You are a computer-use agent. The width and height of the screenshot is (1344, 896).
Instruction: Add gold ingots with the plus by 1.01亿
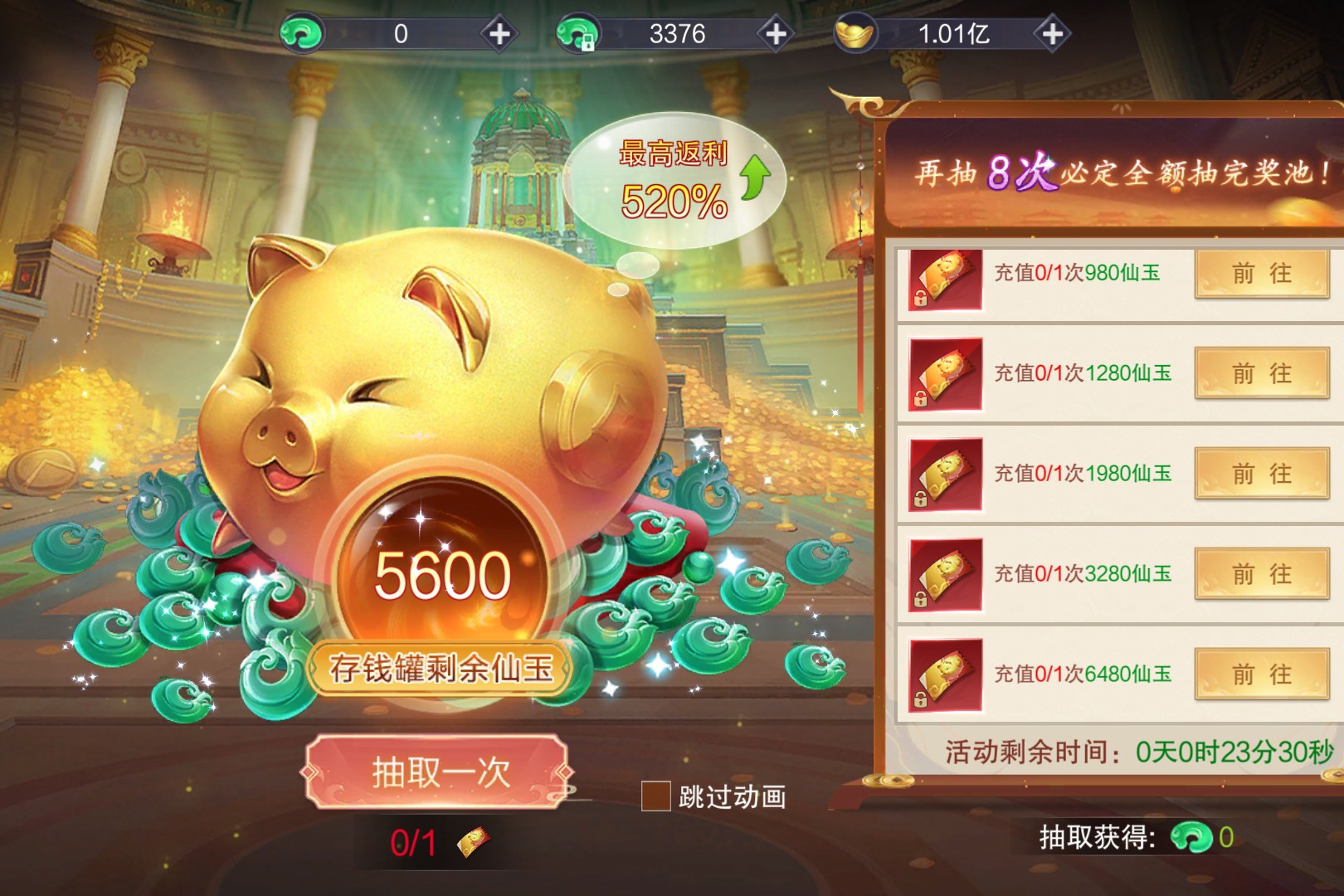(x=1052, y=34)
